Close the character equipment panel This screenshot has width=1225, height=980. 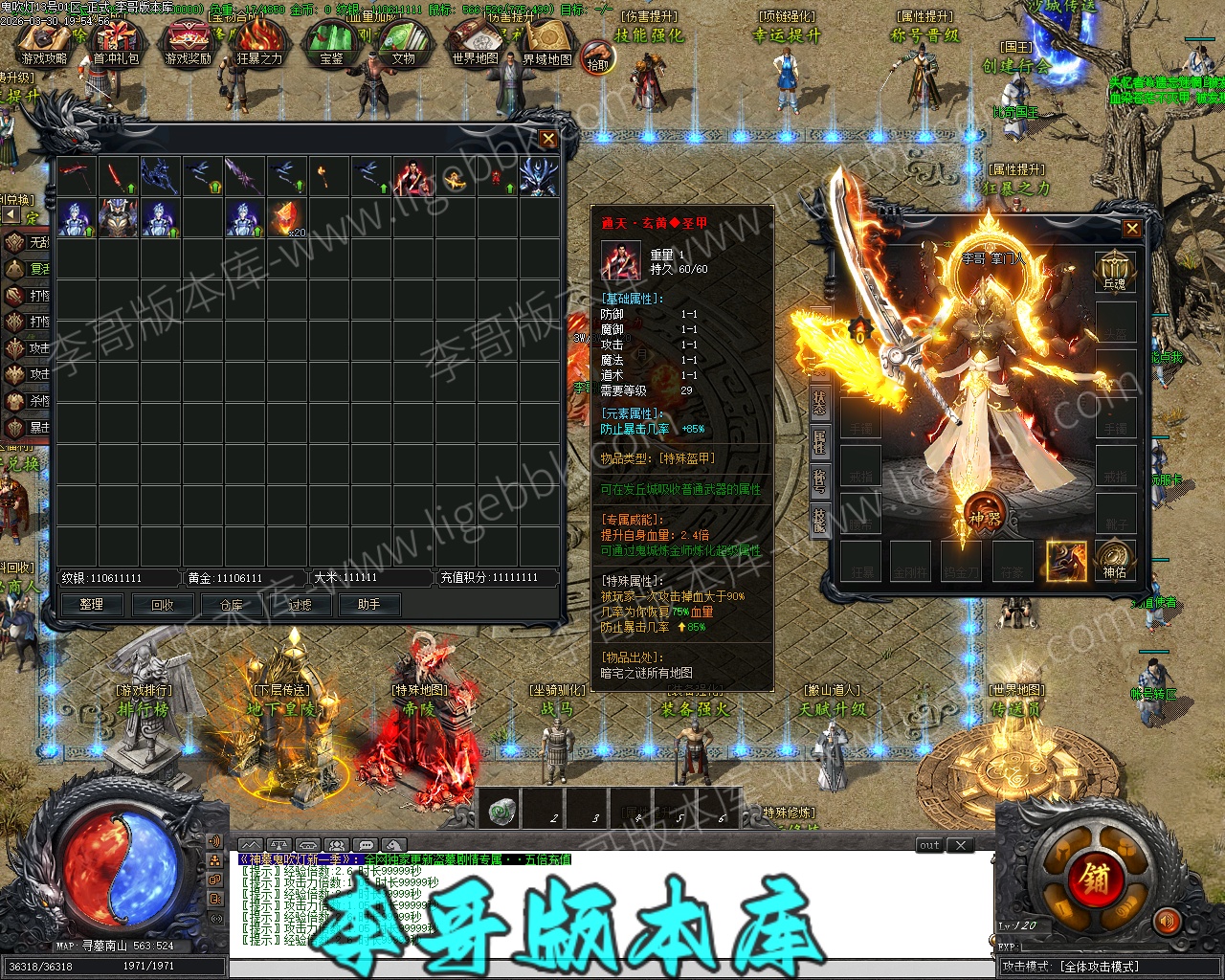pyautogui.click(x=1132, y=229)
